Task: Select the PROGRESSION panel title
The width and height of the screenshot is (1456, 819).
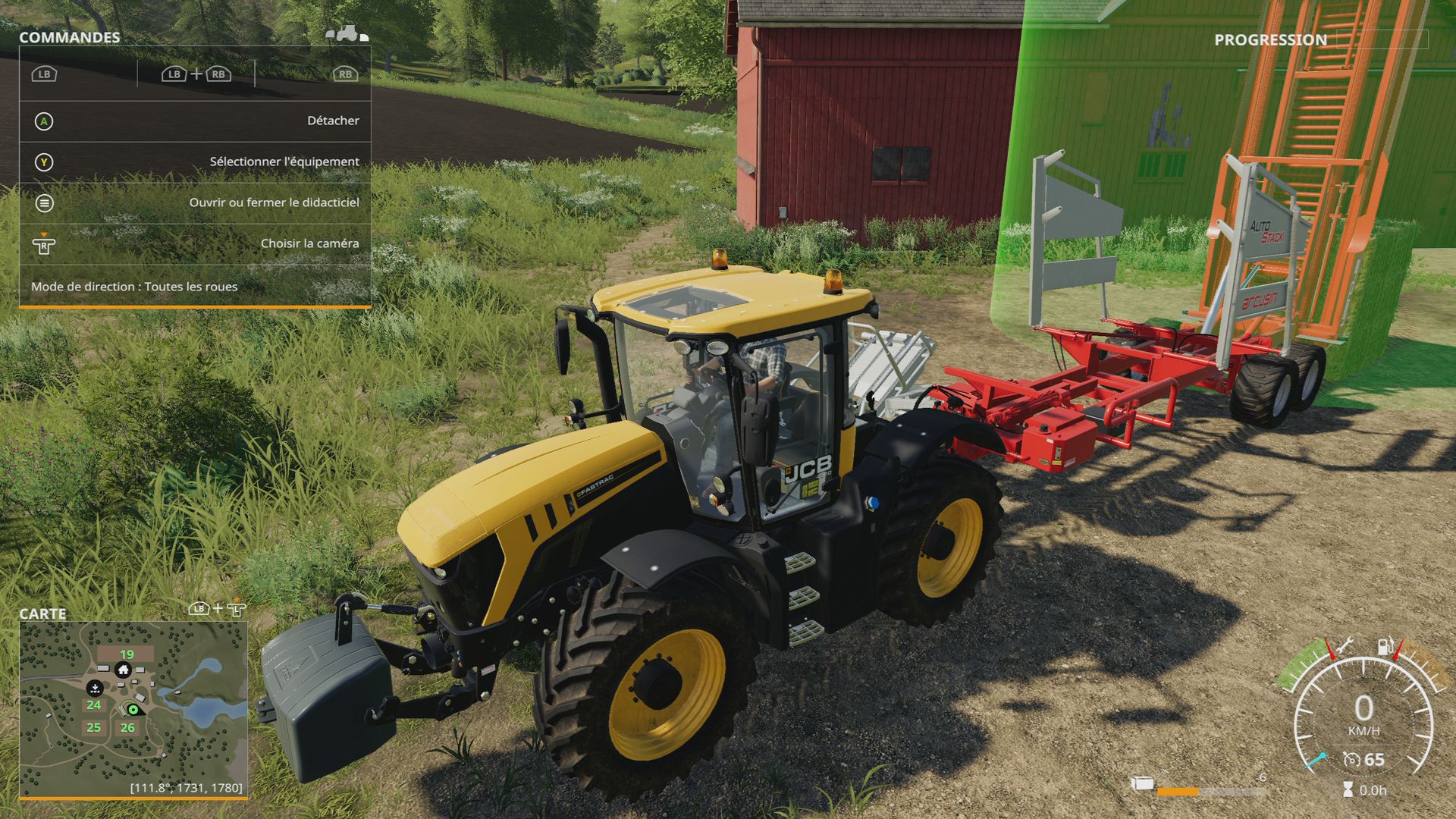Action: (x=1270, y=39)
